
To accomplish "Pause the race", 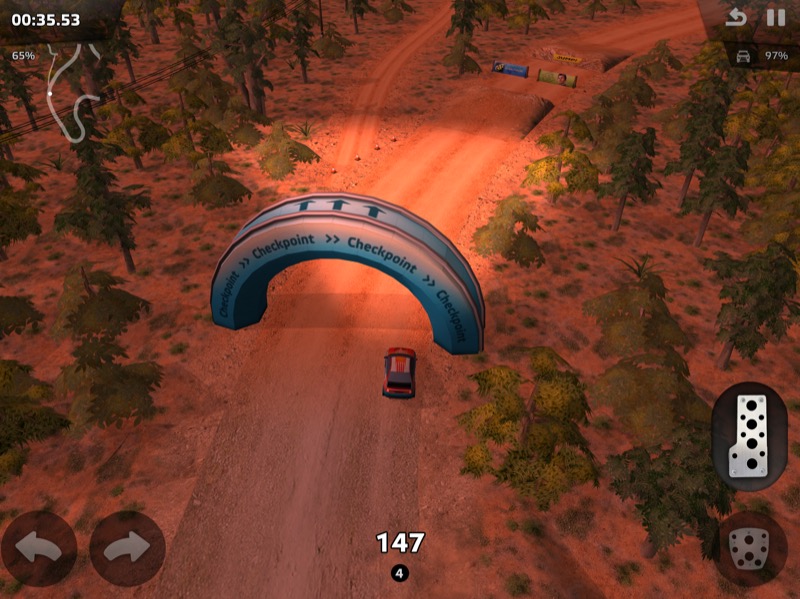I will [775, 18].
